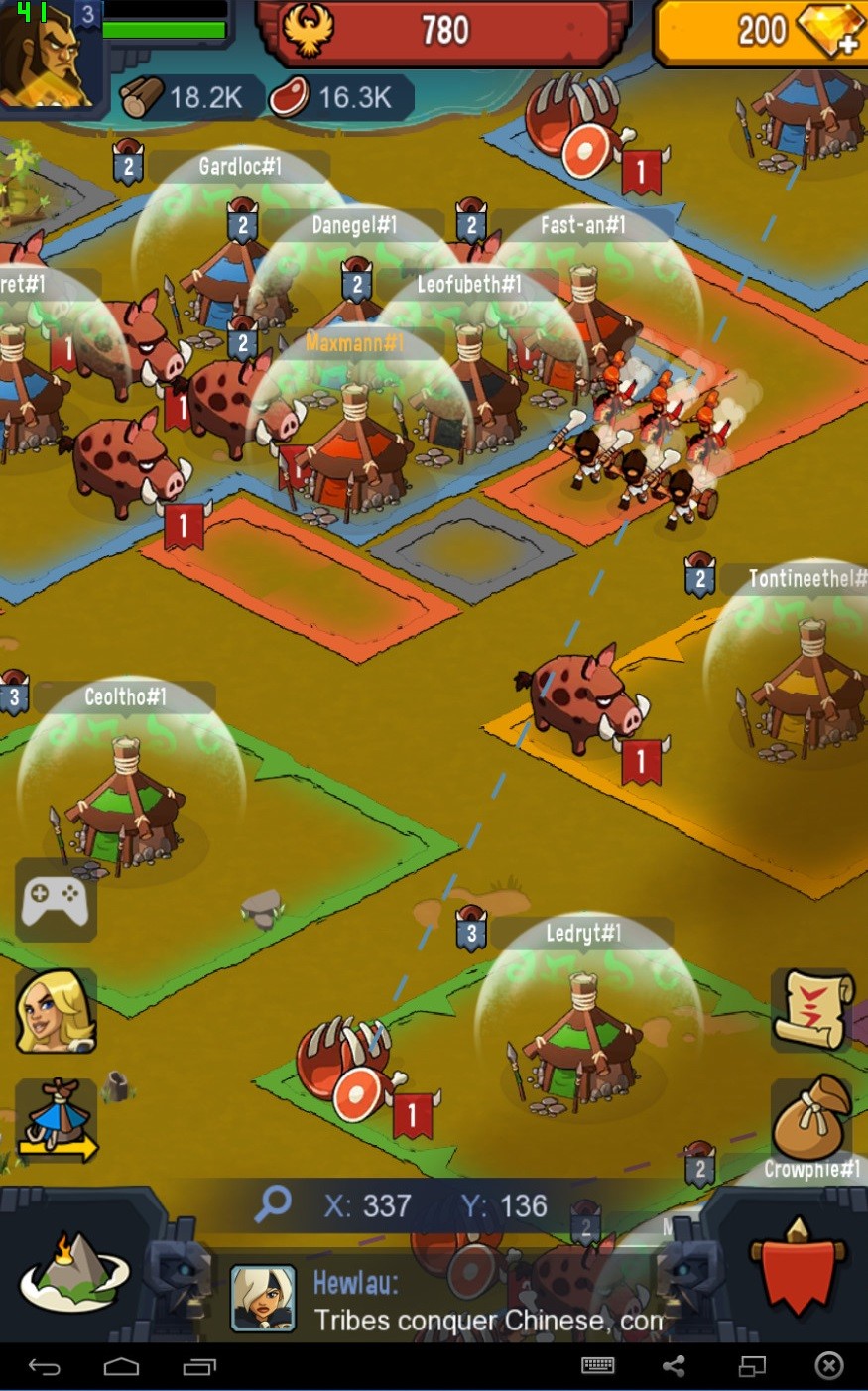Select Ceoltho#1 village name label

pos(125,696)
